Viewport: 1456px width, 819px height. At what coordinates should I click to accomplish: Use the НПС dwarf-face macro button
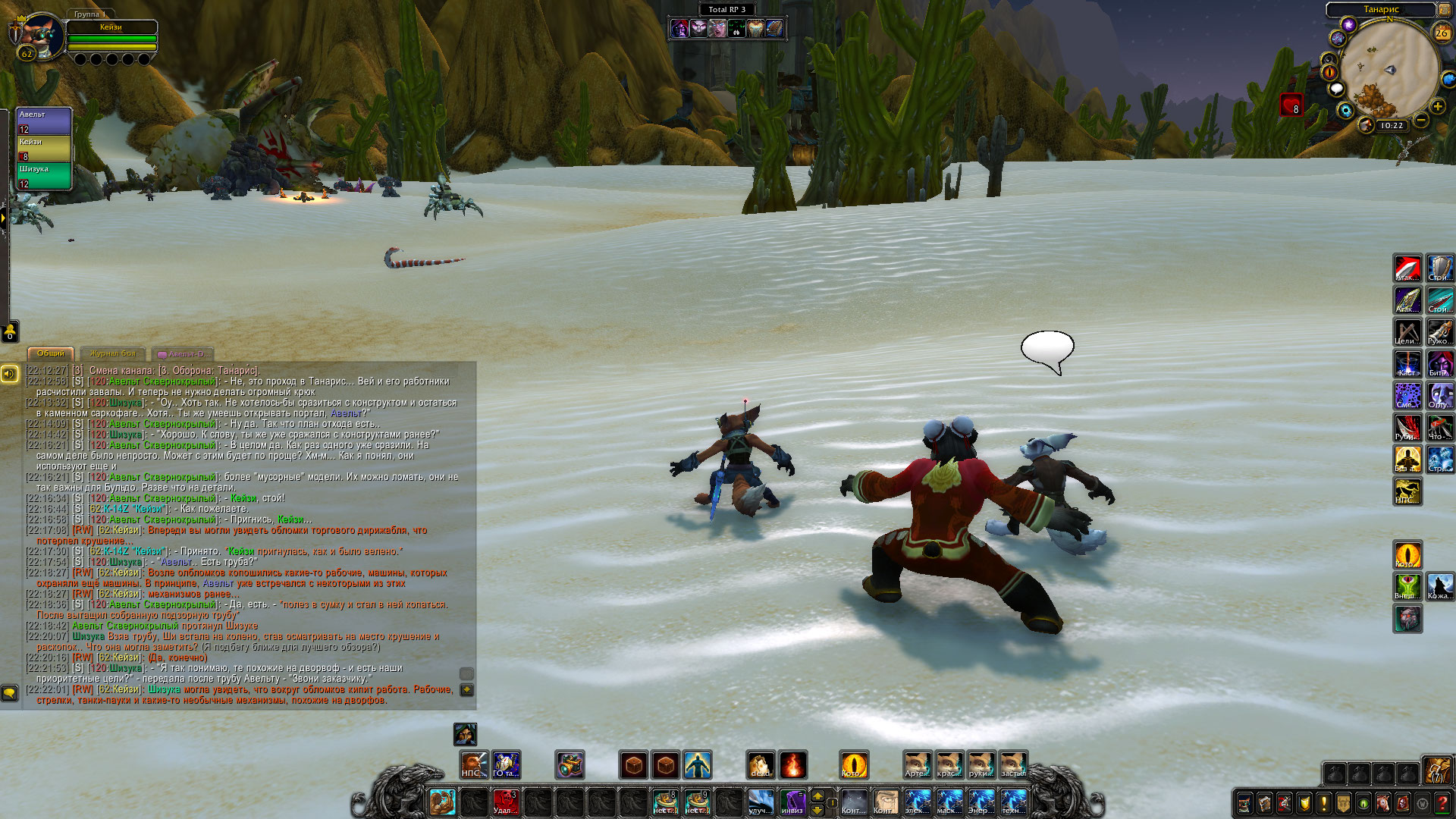coord(475,764)
